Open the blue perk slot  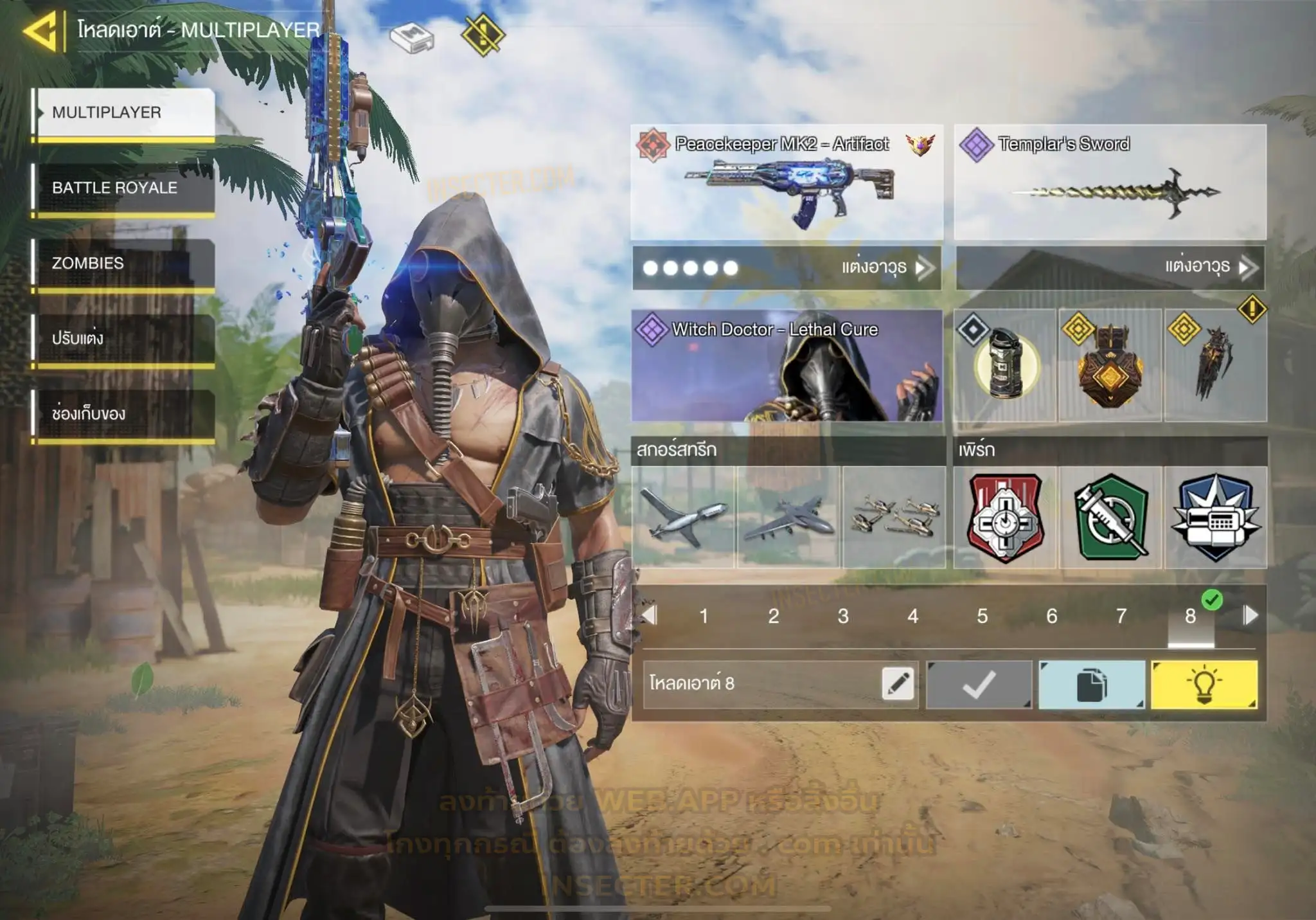coord(1215,517)
